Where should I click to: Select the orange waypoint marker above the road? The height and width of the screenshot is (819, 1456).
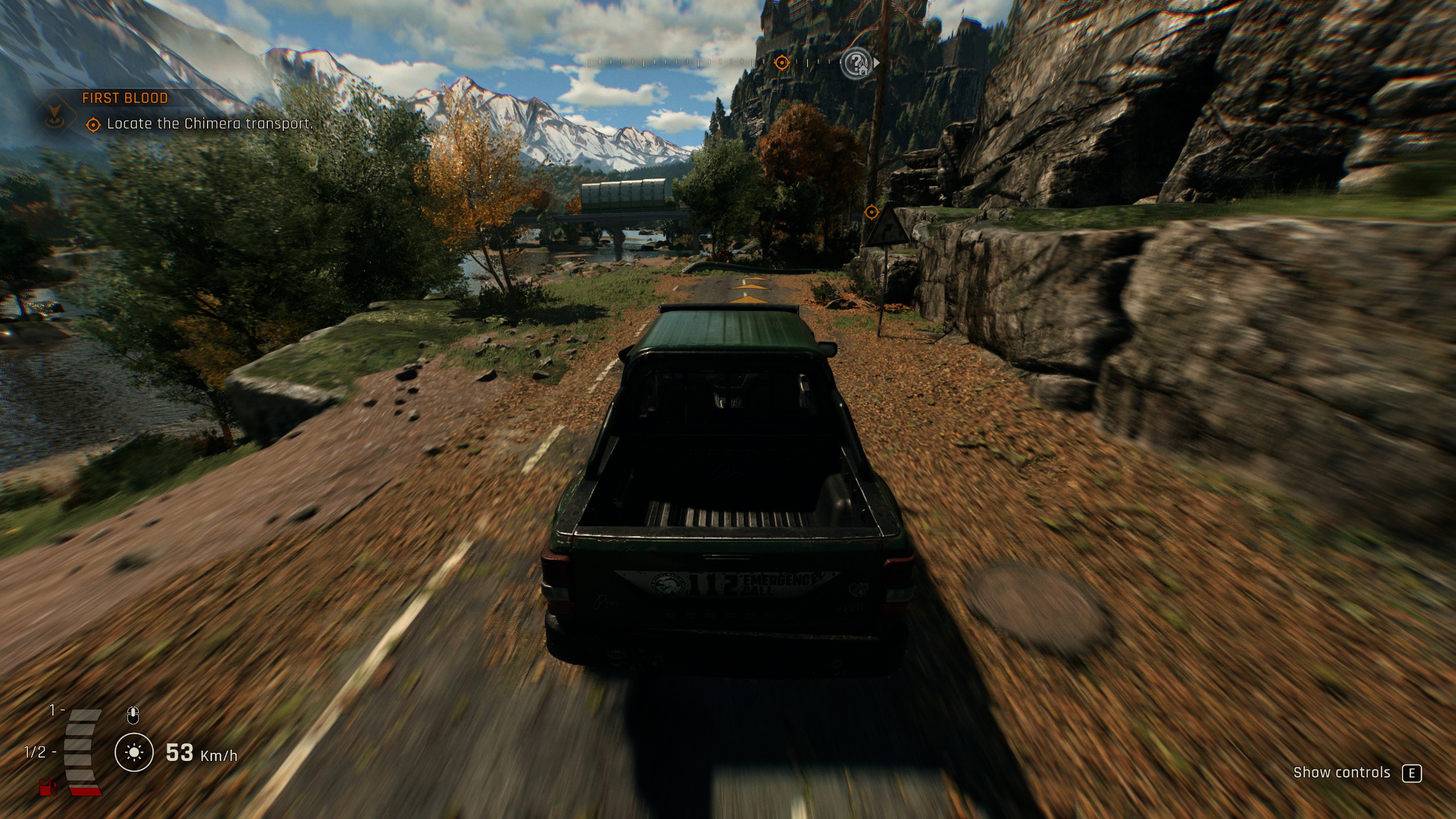point(871,212)
